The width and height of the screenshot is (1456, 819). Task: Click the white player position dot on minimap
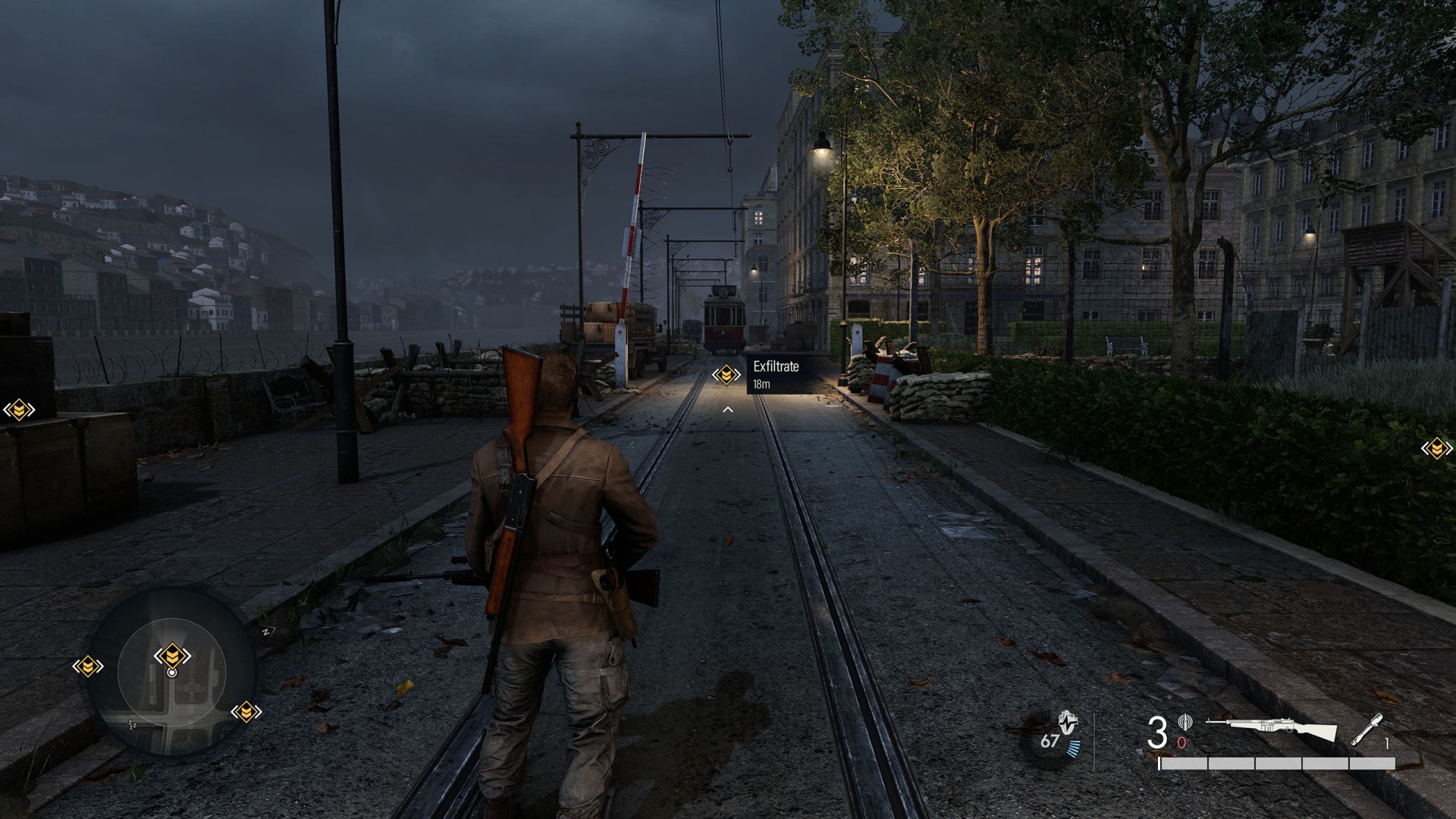point(172,673)
